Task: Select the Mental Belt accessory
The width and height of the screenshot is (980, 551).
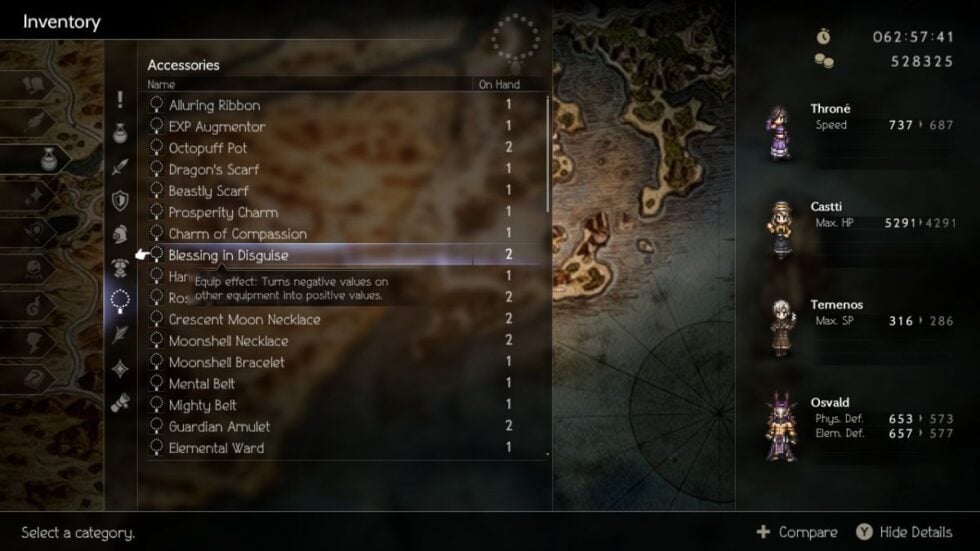Action: pyautogui.click(x=203, y=383)
